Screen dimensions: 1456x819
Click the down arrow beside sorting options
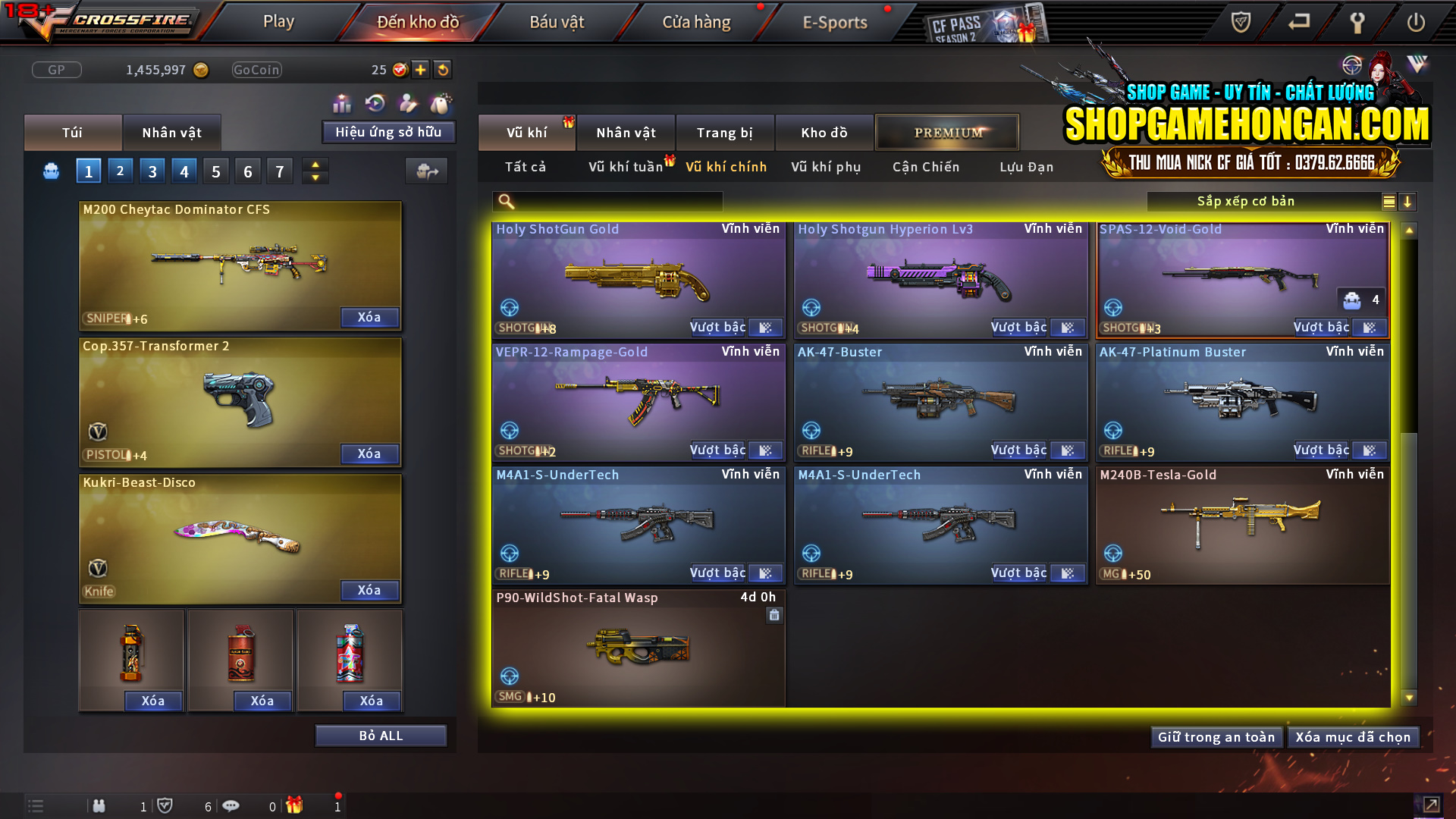[1408, 202]
